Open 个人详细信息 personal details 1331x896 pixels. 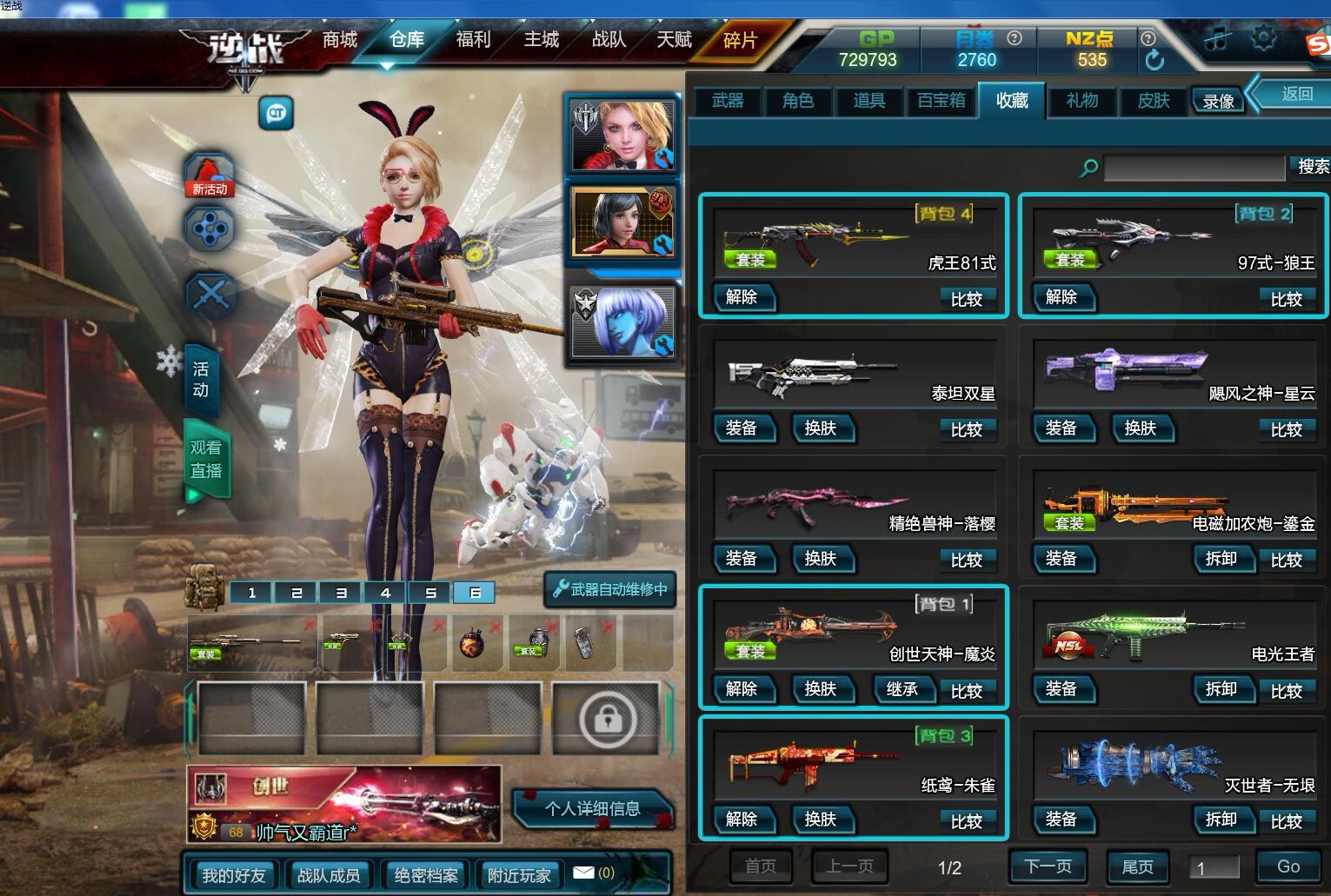[592, 809]
